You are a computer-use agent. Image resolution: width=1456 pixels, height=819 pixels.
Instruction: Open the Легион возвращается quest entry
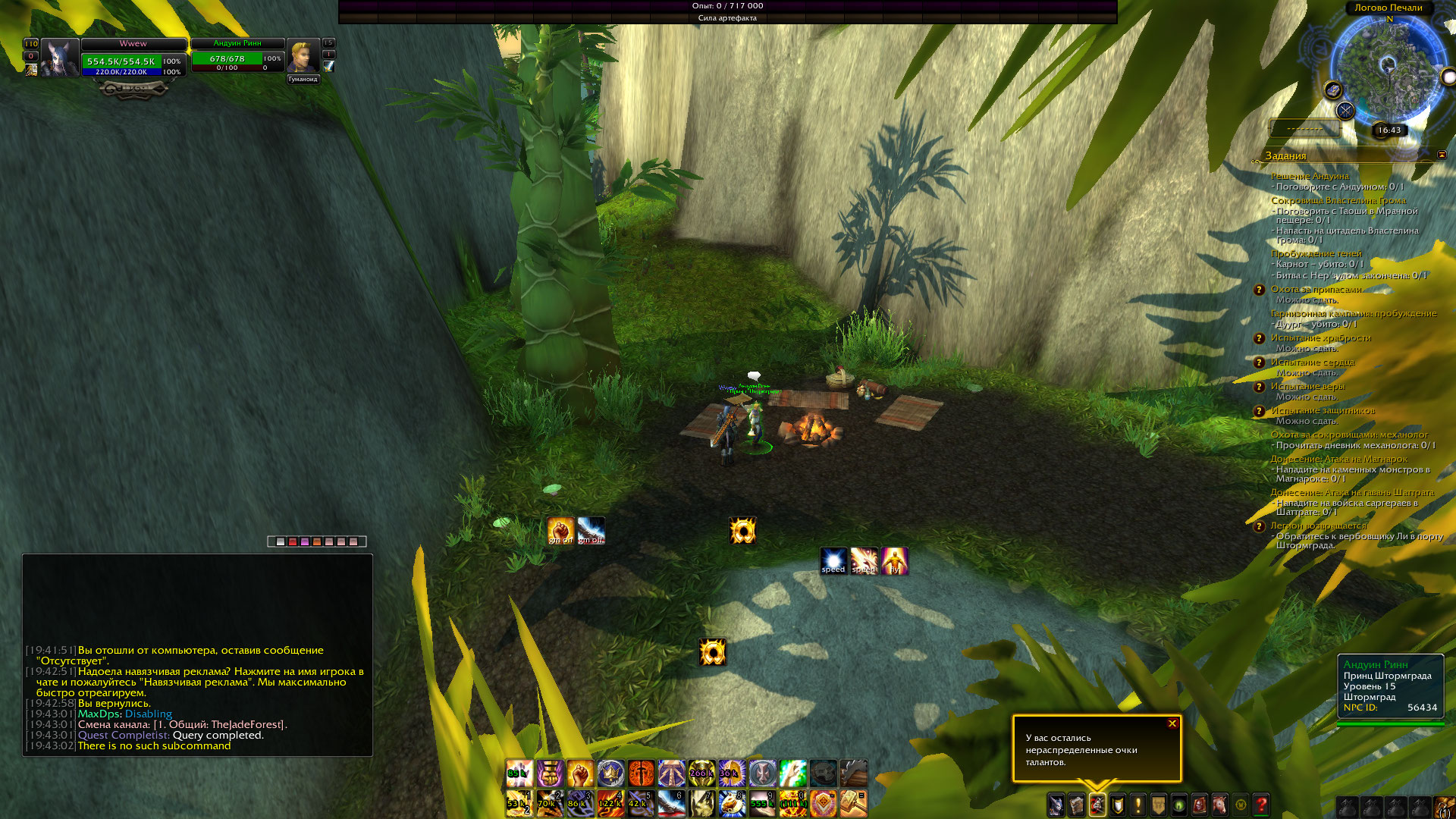pyautogui.click(x=1318, y=526)
